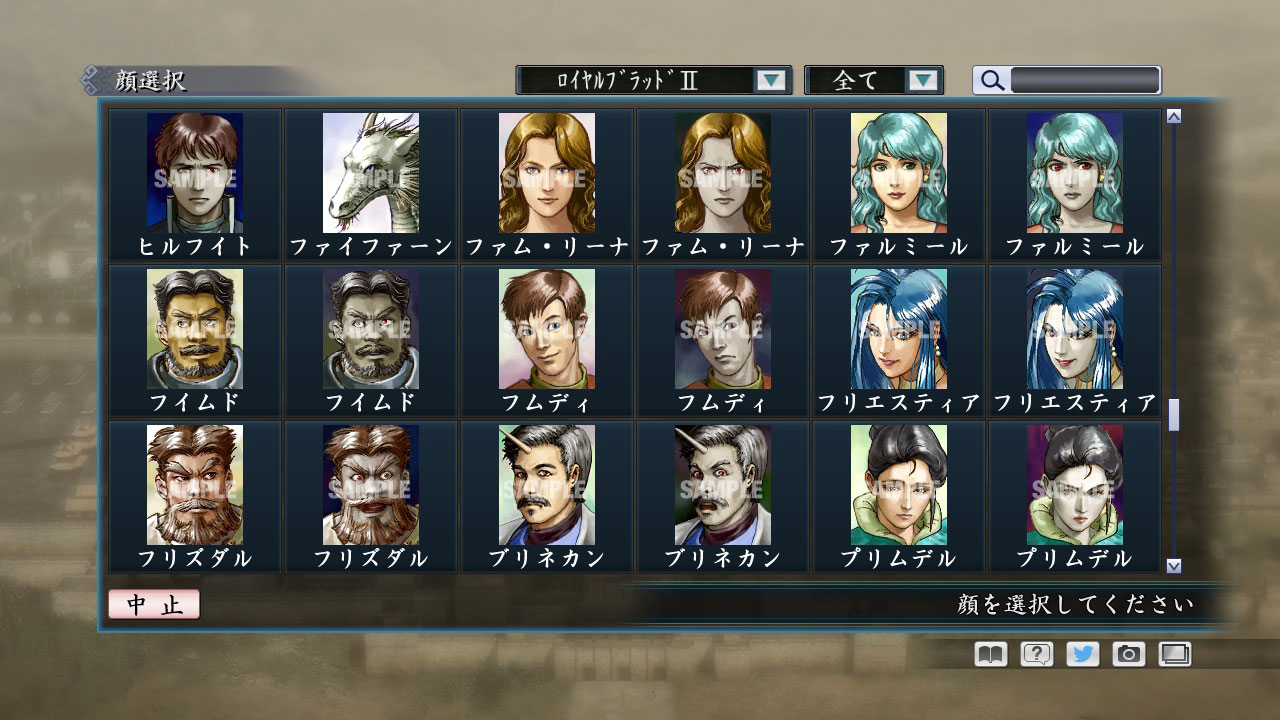This screenshot has width=1280, height=720.
Task: Share via the Twitter icon
Action: point(1082,654)
